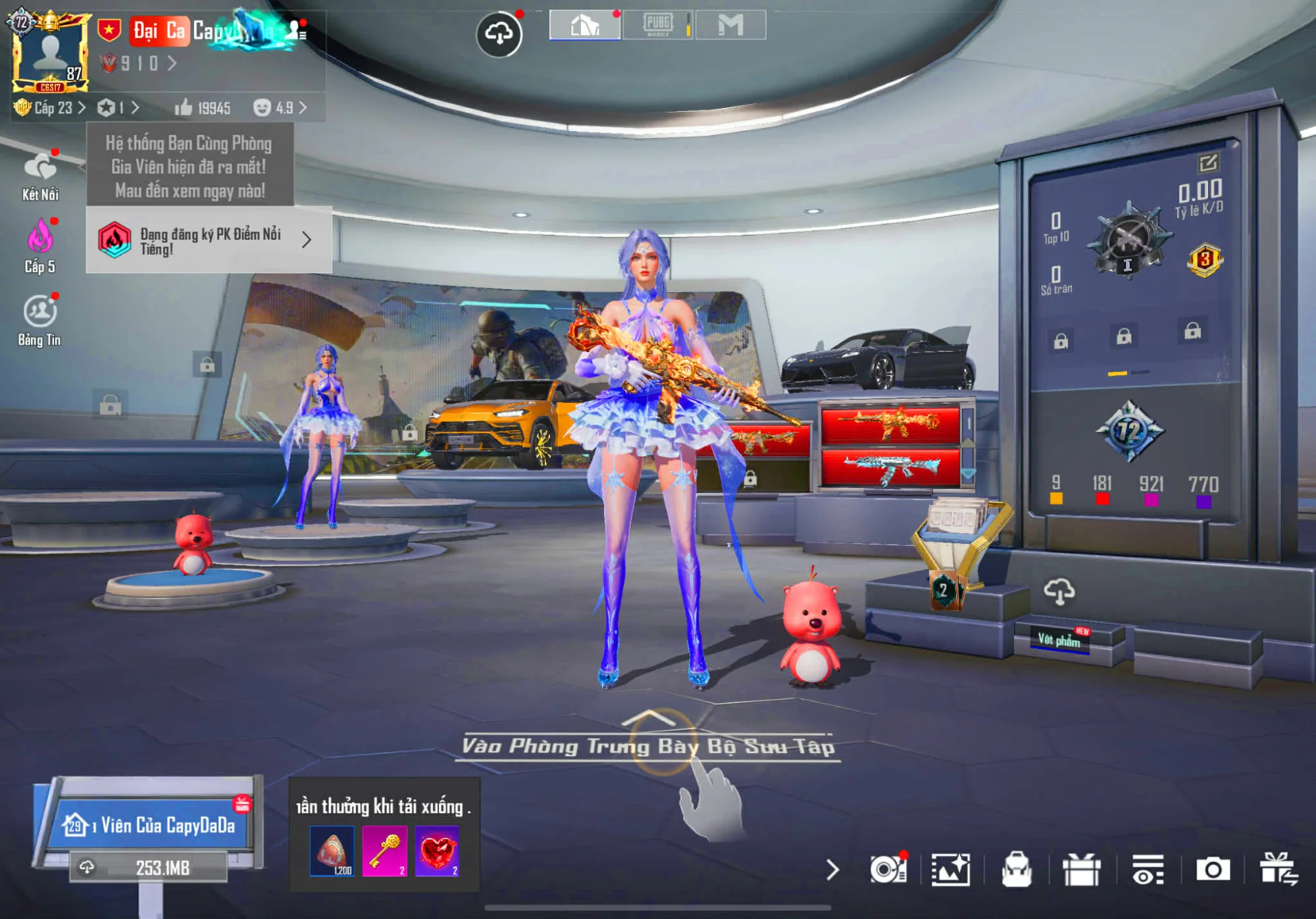Screen dimensions: 1316x919
Task: Enter Phòng Trưng Bày Bộ Sưu Tập
Action: point(648,745)
